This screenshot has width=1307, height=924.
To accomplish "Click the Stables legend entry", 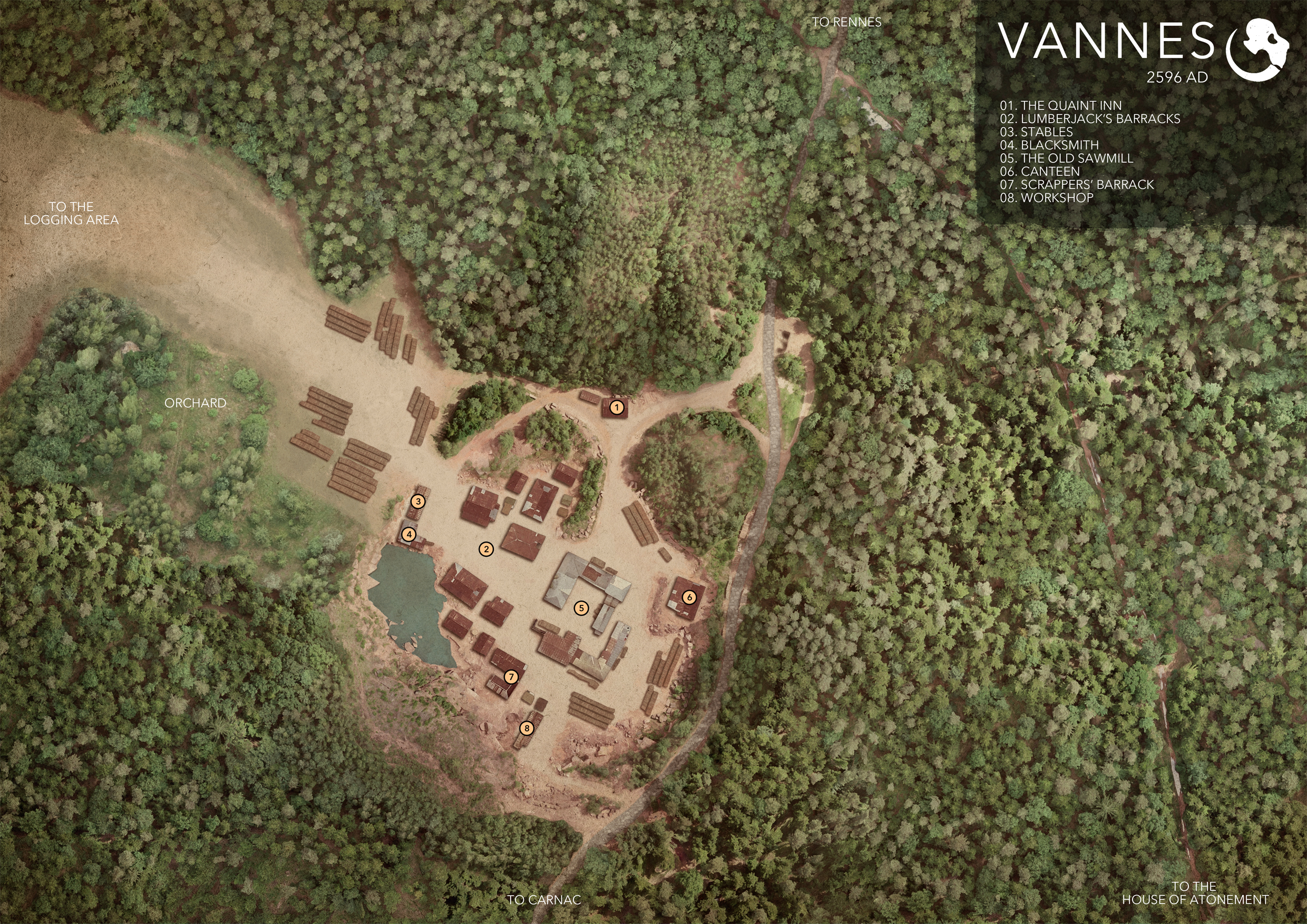I will click(x=1036, y=132).
